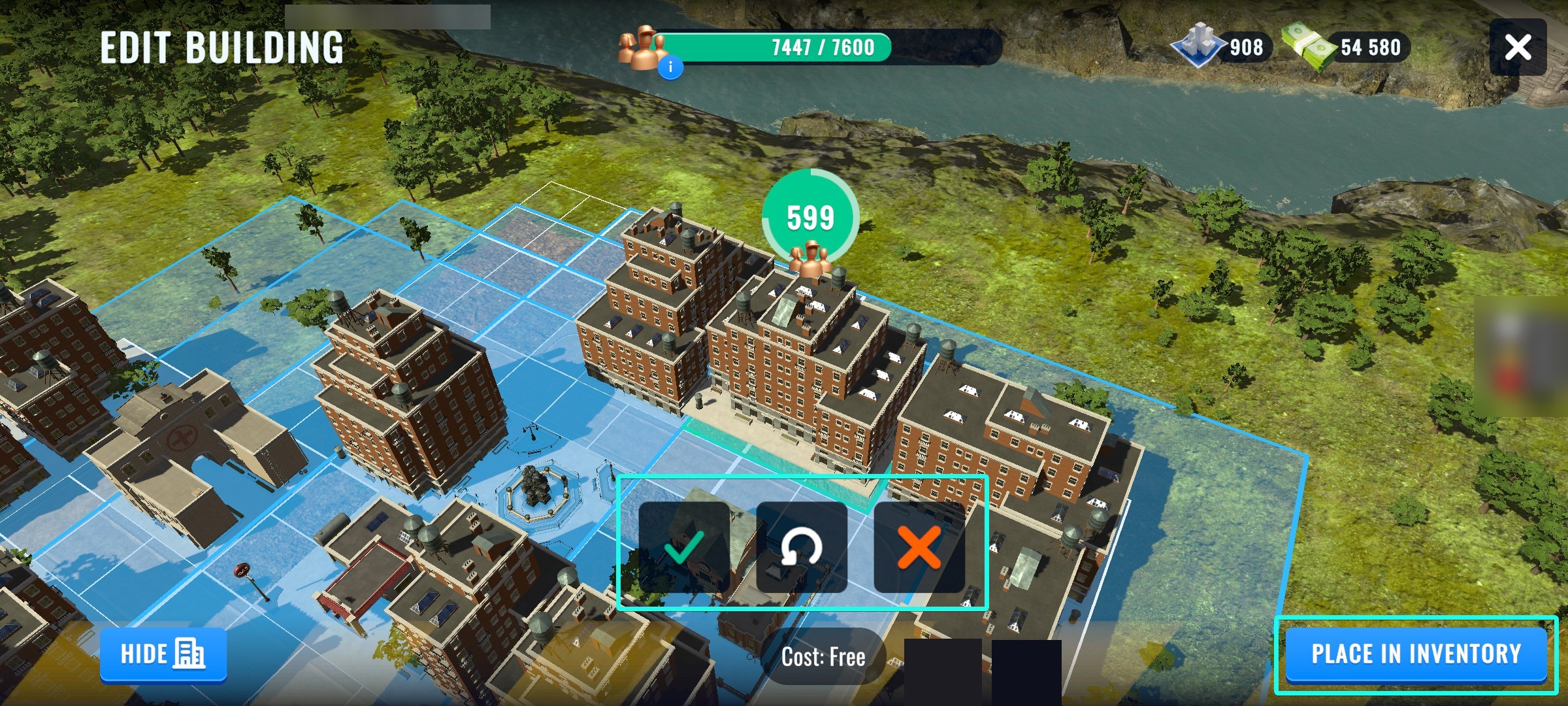Hide buildings with the Hide button
Screen dimensions: 1568x706
pos(163,654)
